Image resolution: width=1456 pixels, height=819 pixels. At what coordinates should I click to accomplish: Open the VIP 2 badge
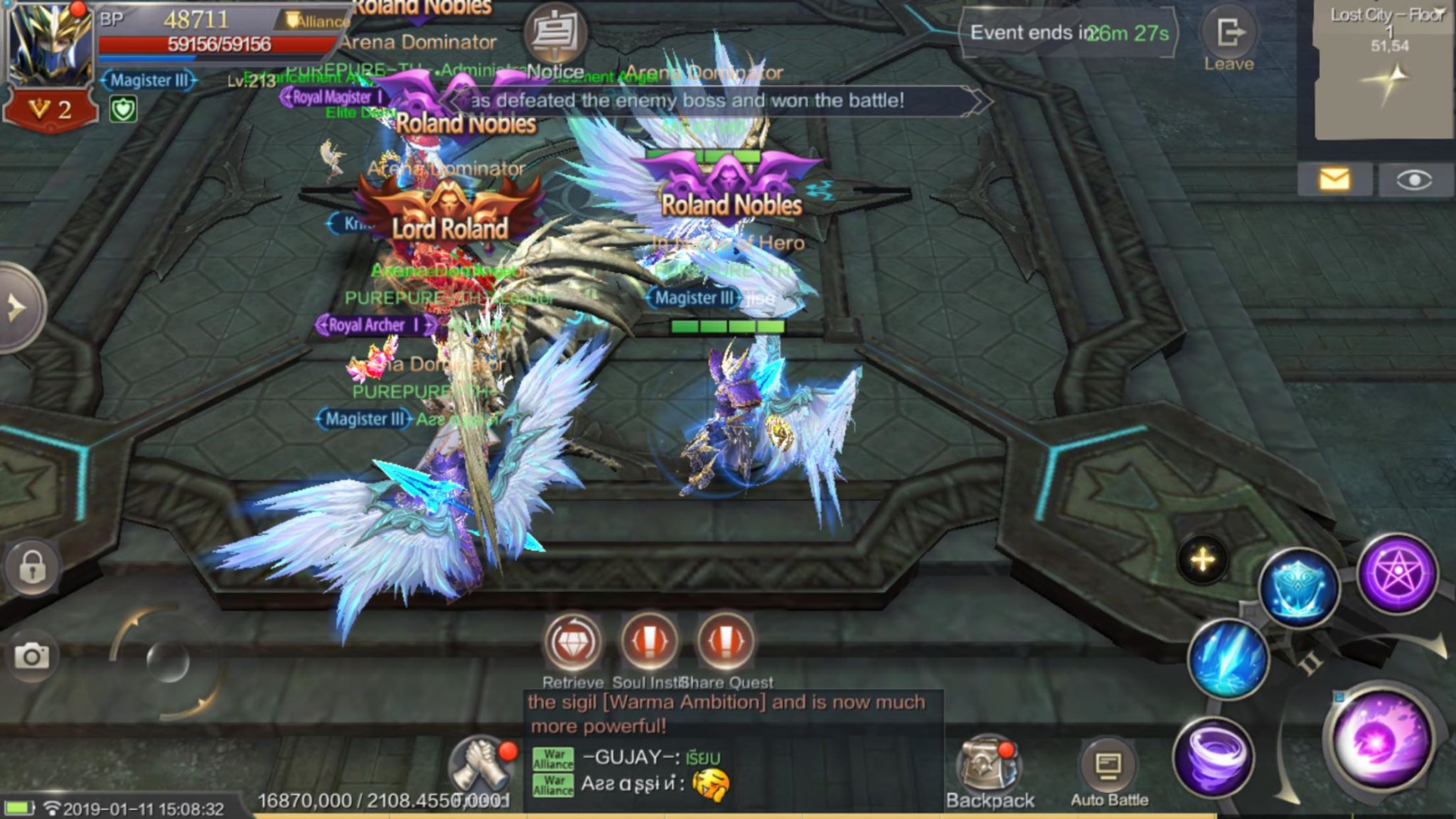coord(50,110)
